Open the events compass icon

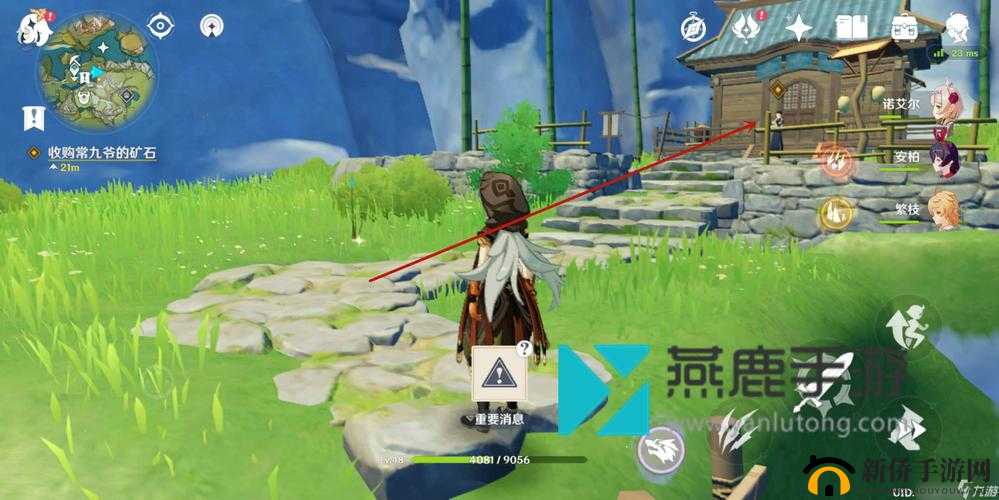click(696, 27)
